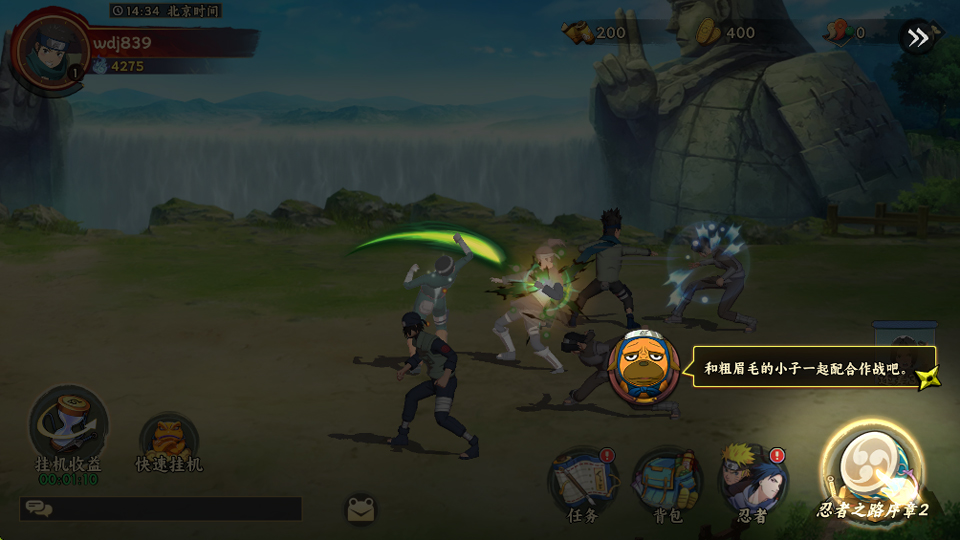Click the chat box bar
Viewport: 960px width, 540px height.
161,509
